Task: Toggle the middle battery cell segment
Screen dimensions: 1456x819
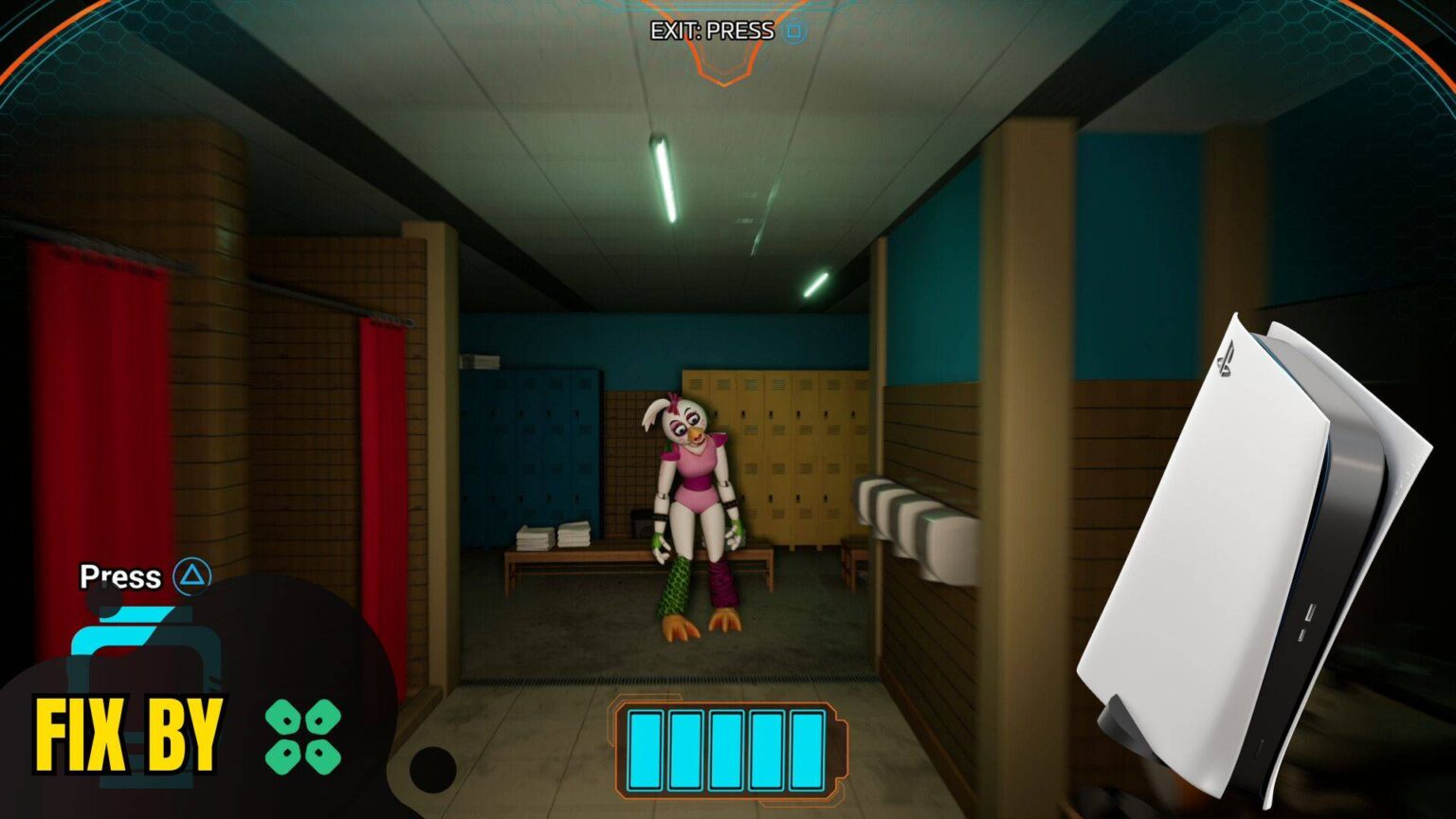Action: coord(726,748)
